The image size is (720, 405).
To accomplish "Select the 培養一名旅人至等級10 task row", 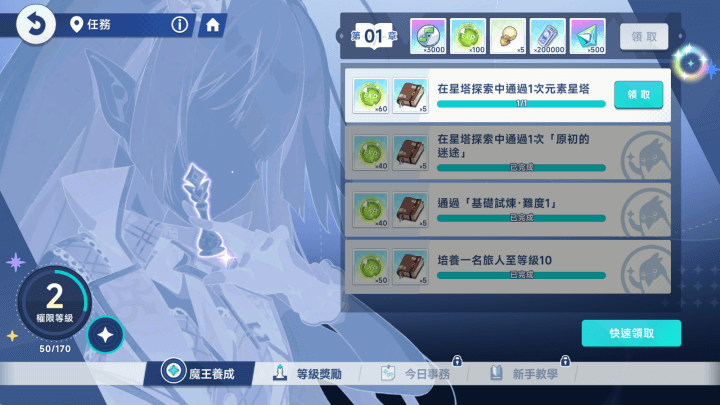I will click(508, 265).
